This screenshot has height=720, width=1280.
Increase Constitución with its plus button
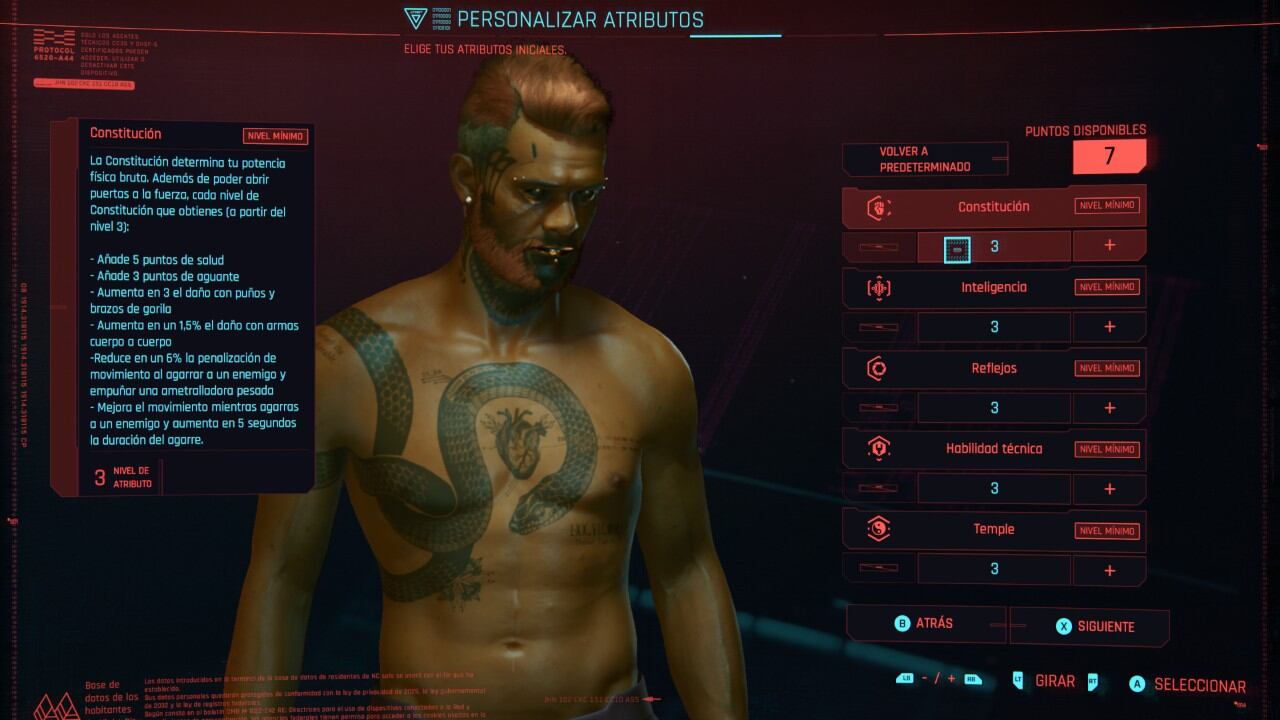[1109, 245]
